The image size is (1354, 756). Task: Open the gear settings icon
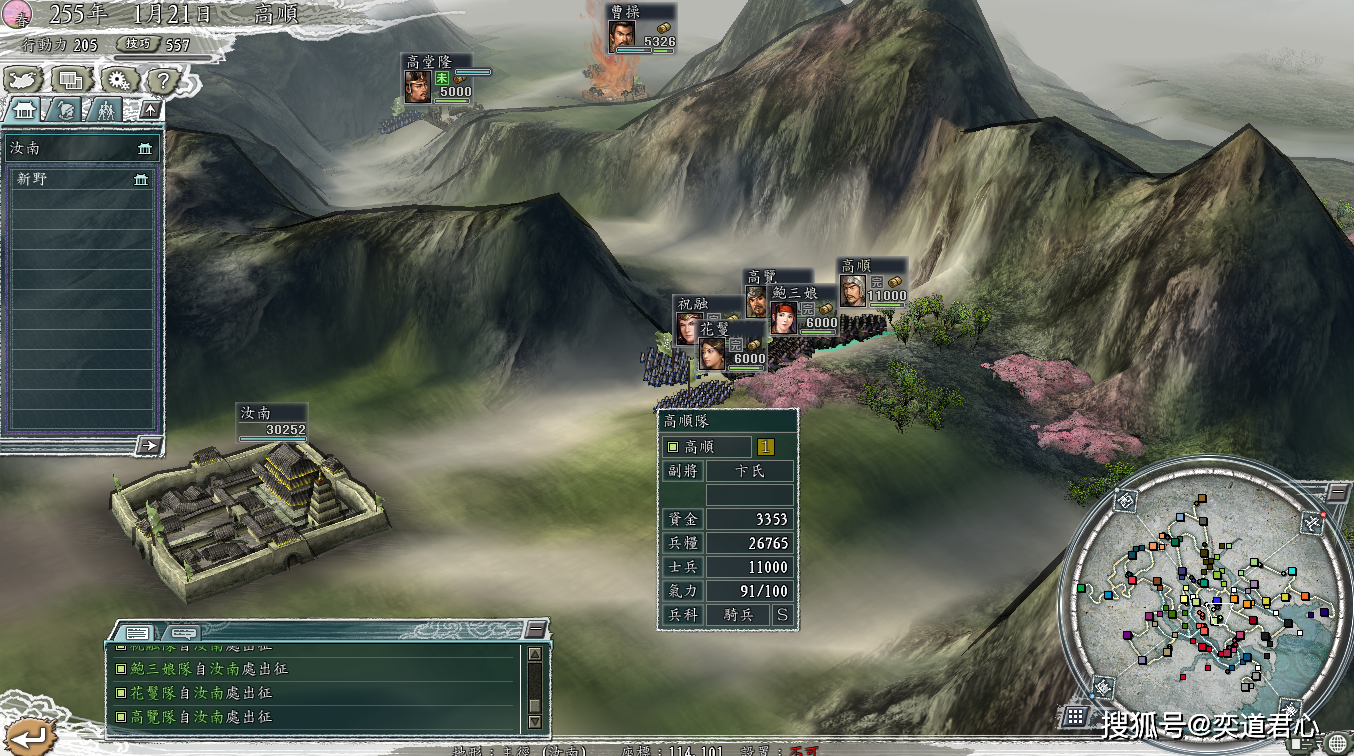tap(117, 80)
